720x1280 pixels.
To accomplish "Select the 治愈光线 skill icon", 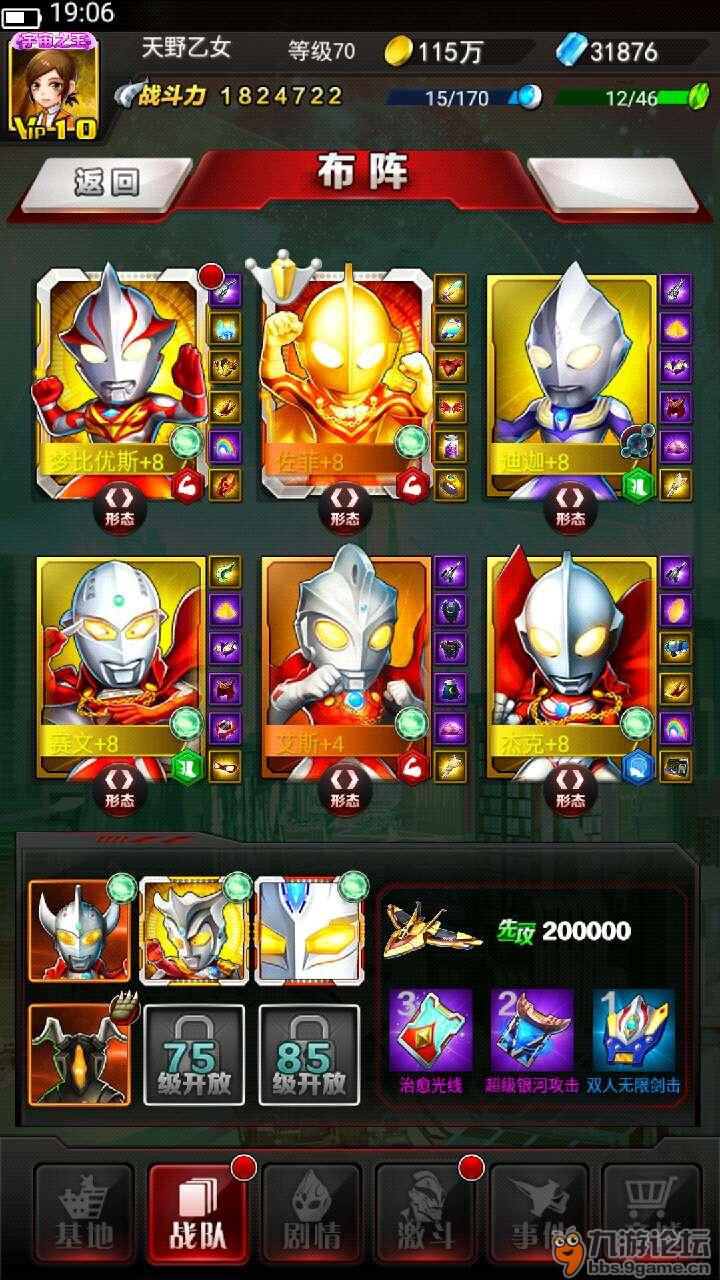I will [430, 1030].
